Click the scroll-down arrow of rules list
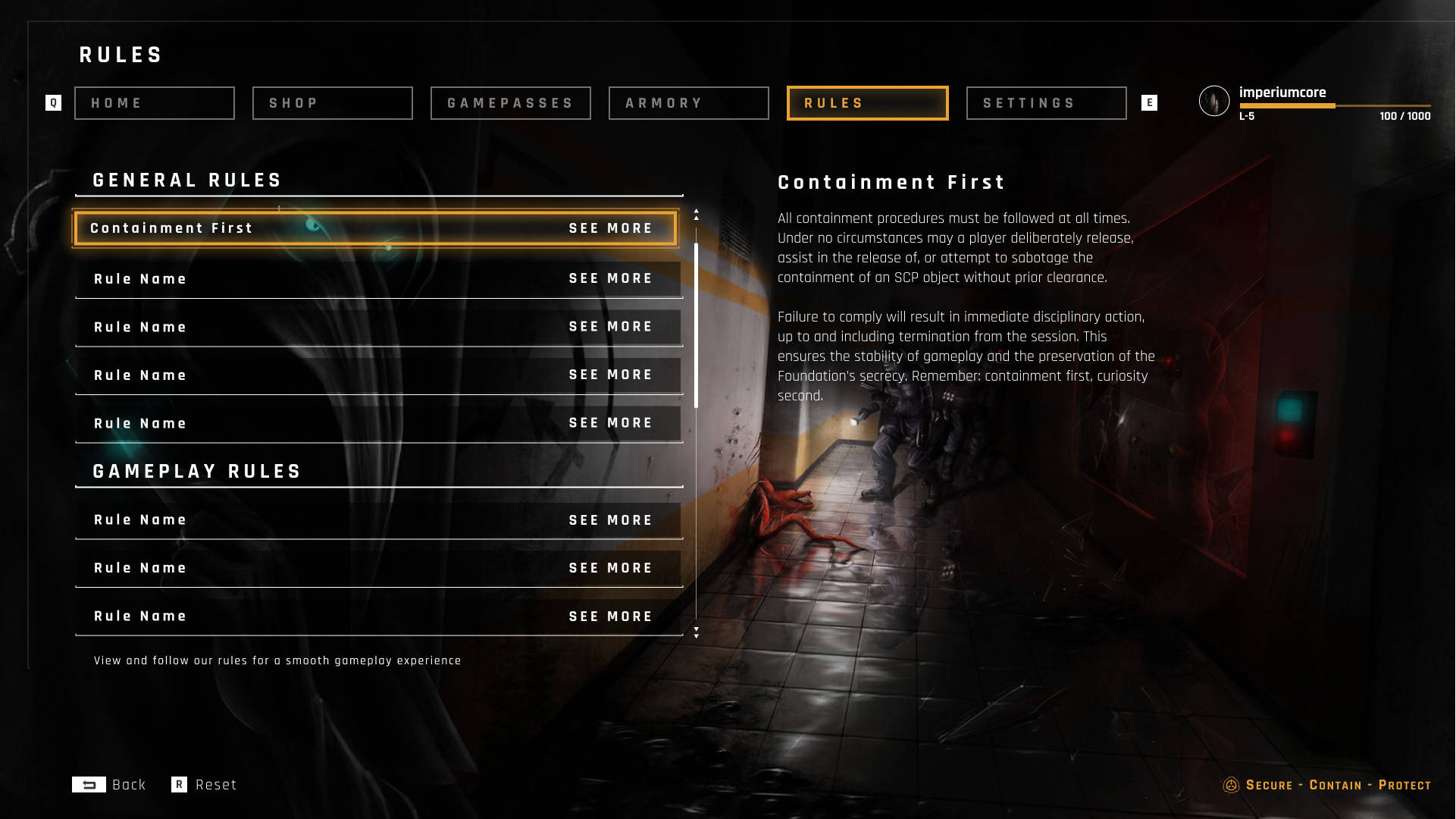The width and height of the screenshot is (1456, 819). click(697, 632)
